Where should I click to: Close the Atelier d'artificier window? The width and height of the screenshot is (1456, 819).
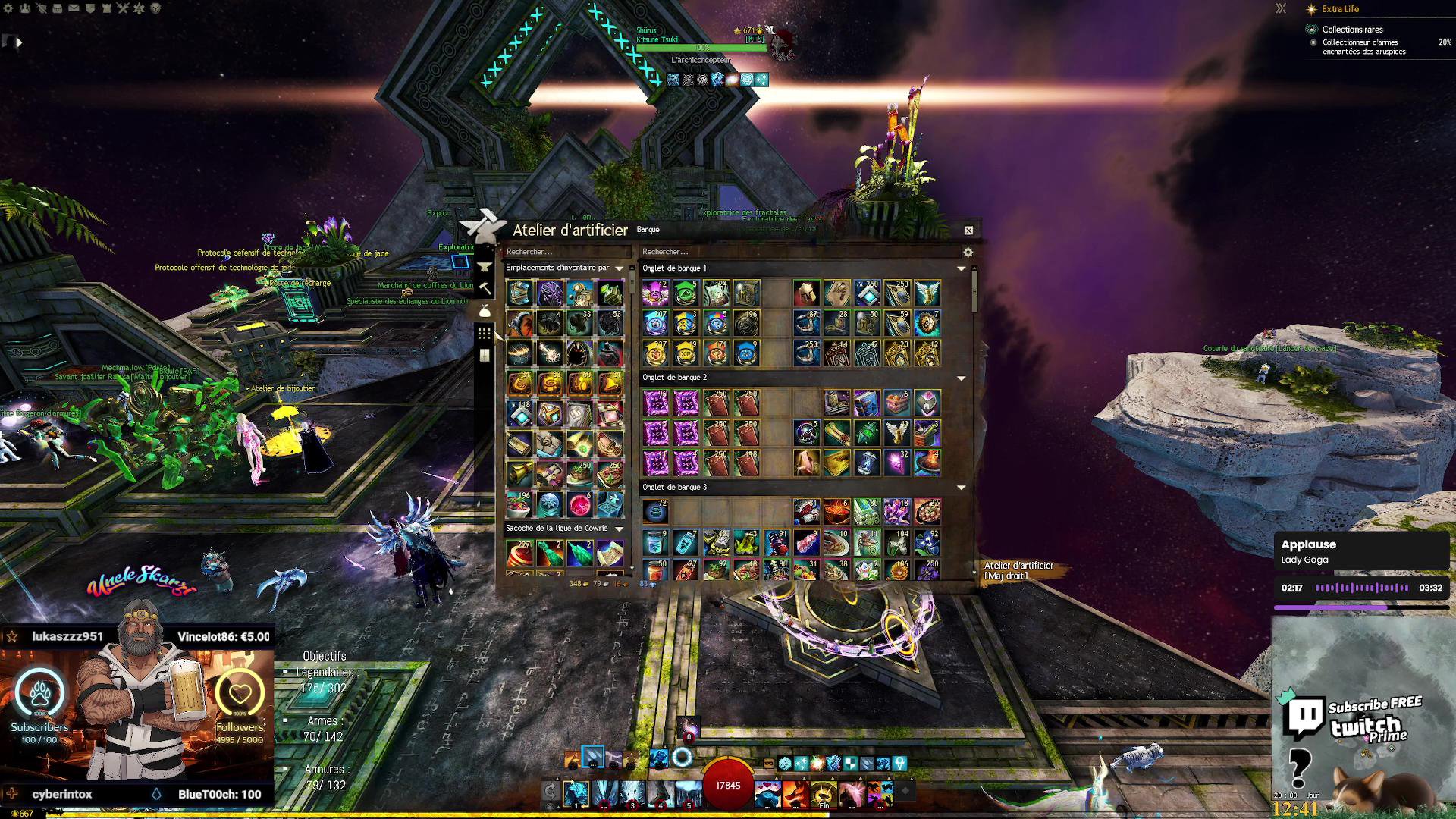pos(968,231)
